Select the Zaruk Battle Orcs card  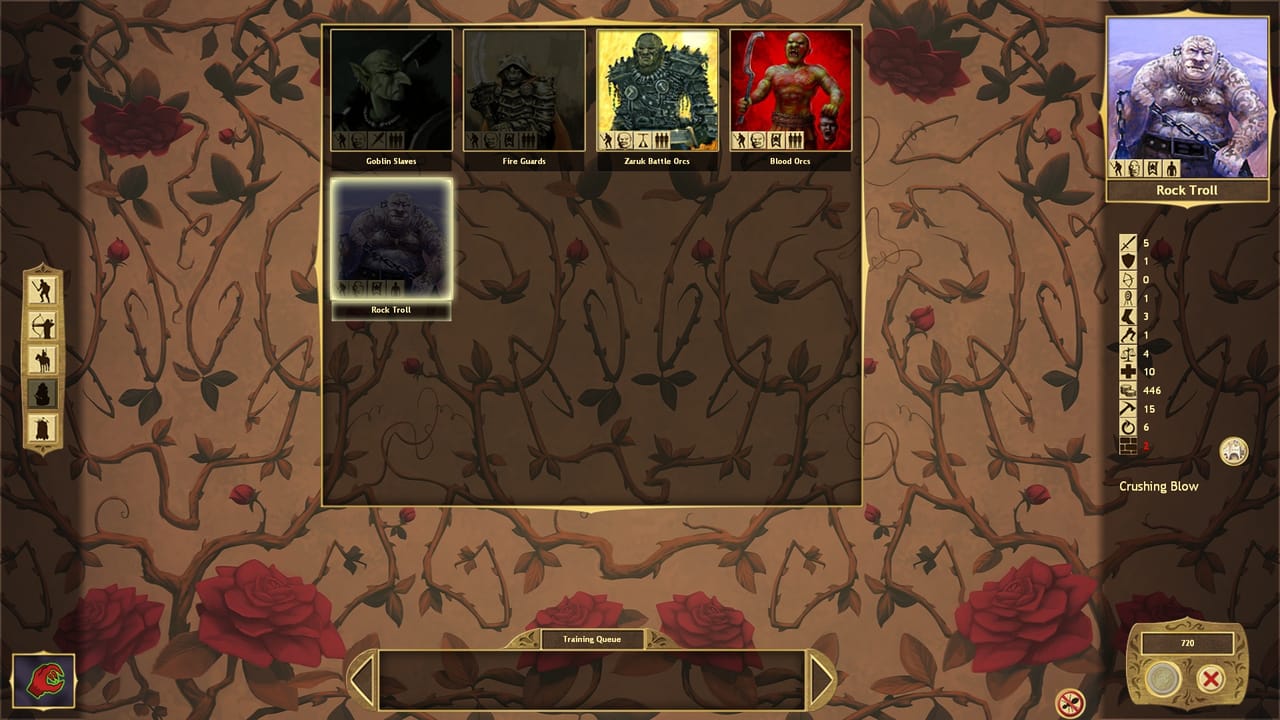(x=658, y=90)
